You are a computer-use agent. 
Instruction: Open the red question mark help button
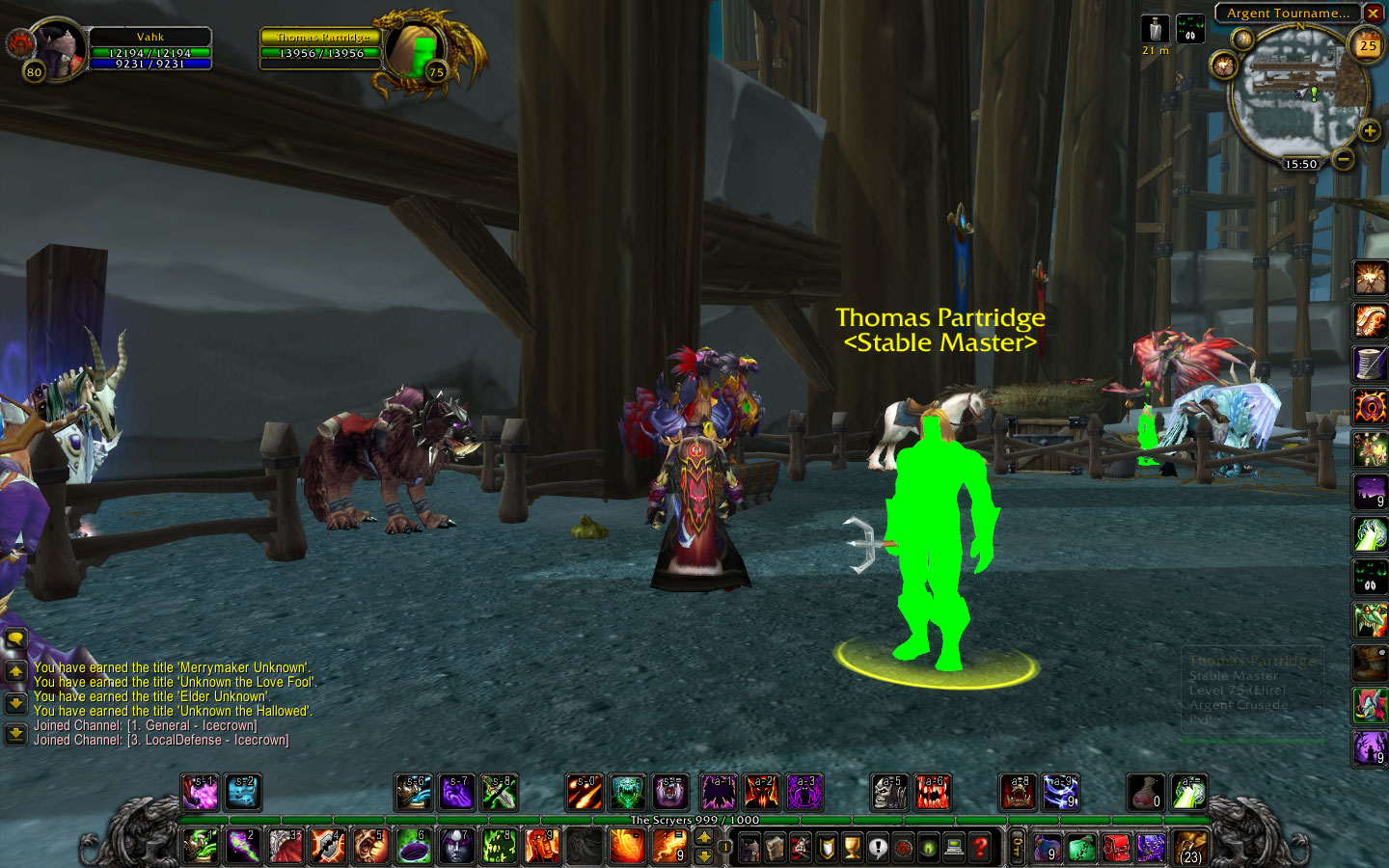[980, 848]
